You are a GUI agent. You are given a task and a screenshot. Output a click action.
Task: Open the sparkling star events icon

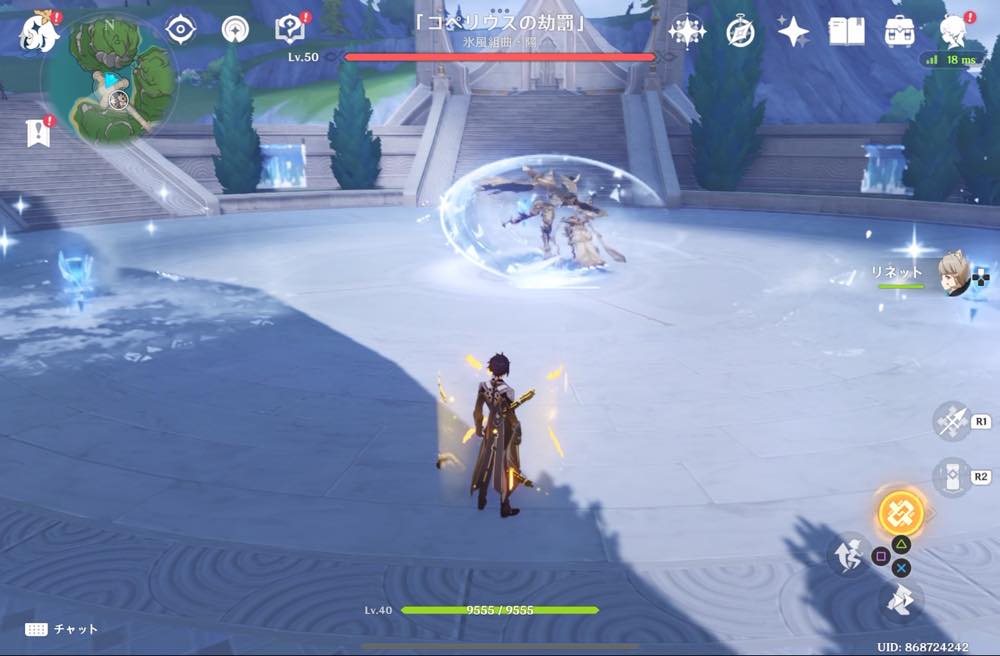click(x=687, y=32)
